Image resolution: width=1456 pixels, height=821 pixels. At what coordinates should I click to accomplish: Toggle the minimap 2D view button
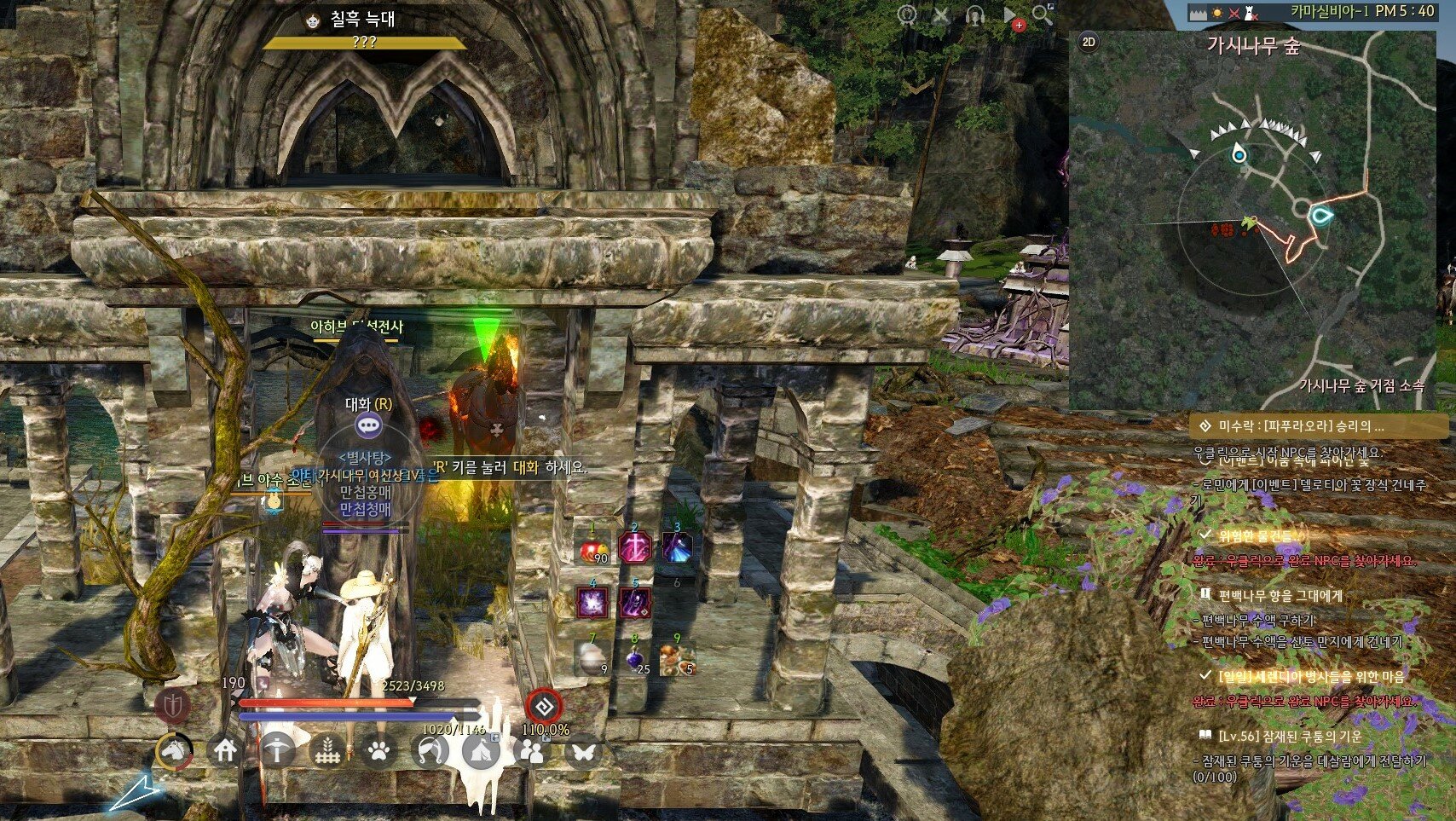tap(1089, 42)
